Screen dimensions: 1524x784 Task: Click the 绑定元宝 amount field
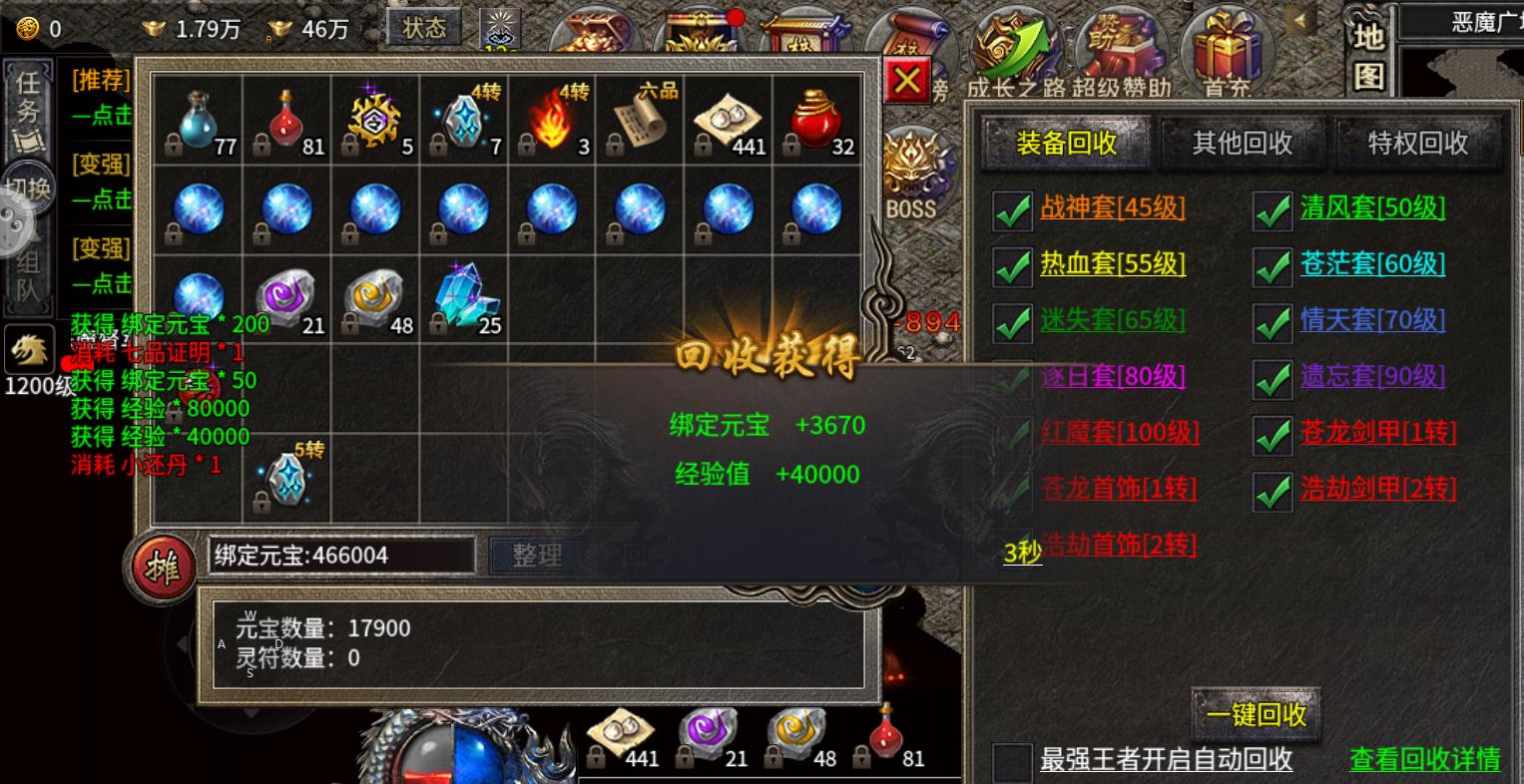tap(339, 556)
